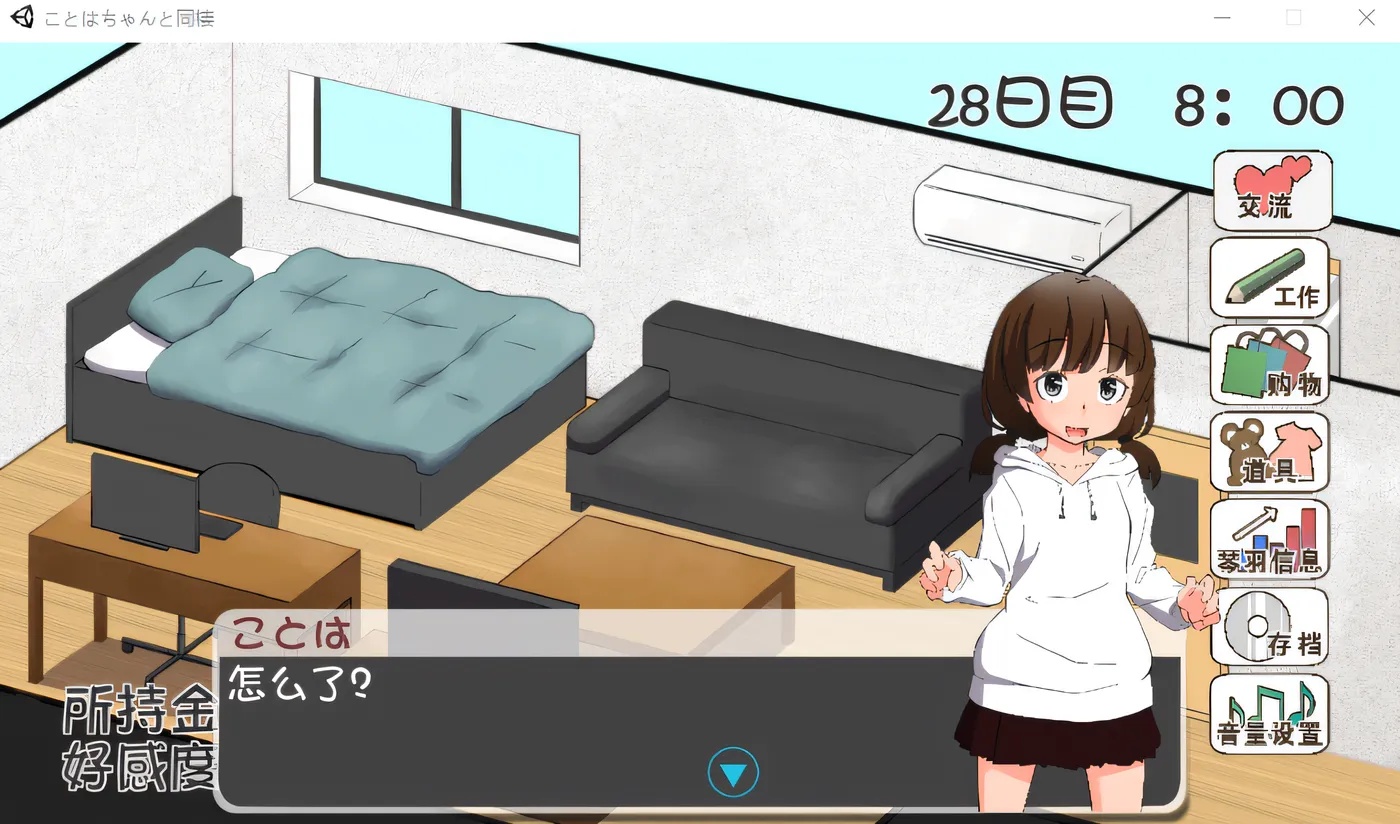Open the 交流 (interact) heart menu
The height and width of the screenshot is (824, 1400).
(x=1270, y=191)
